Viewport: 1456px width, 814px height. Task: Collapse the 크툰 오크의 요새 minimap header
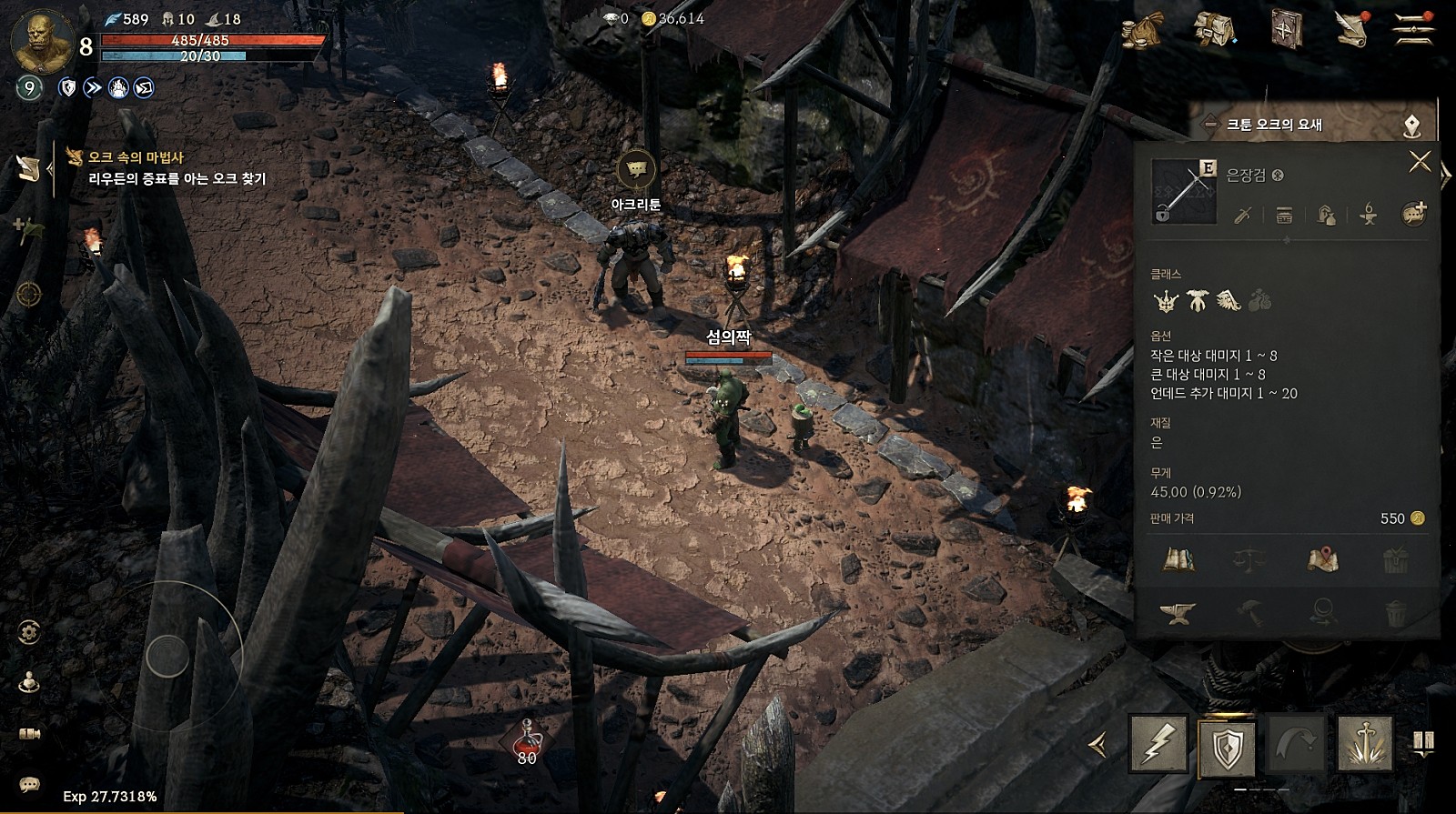(x=1210, y=124)
